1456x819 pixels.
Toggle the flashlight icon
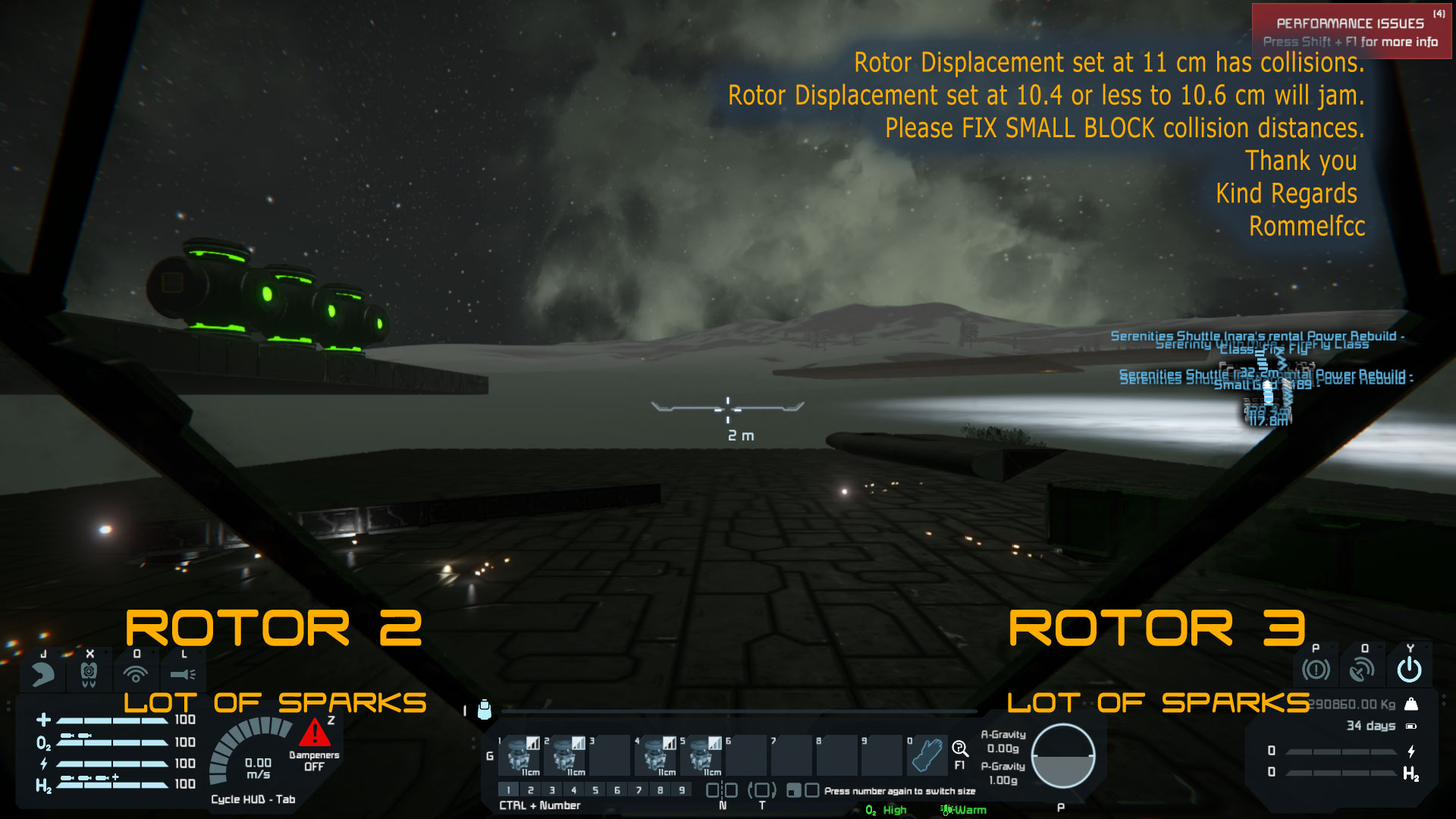[183, 673]
